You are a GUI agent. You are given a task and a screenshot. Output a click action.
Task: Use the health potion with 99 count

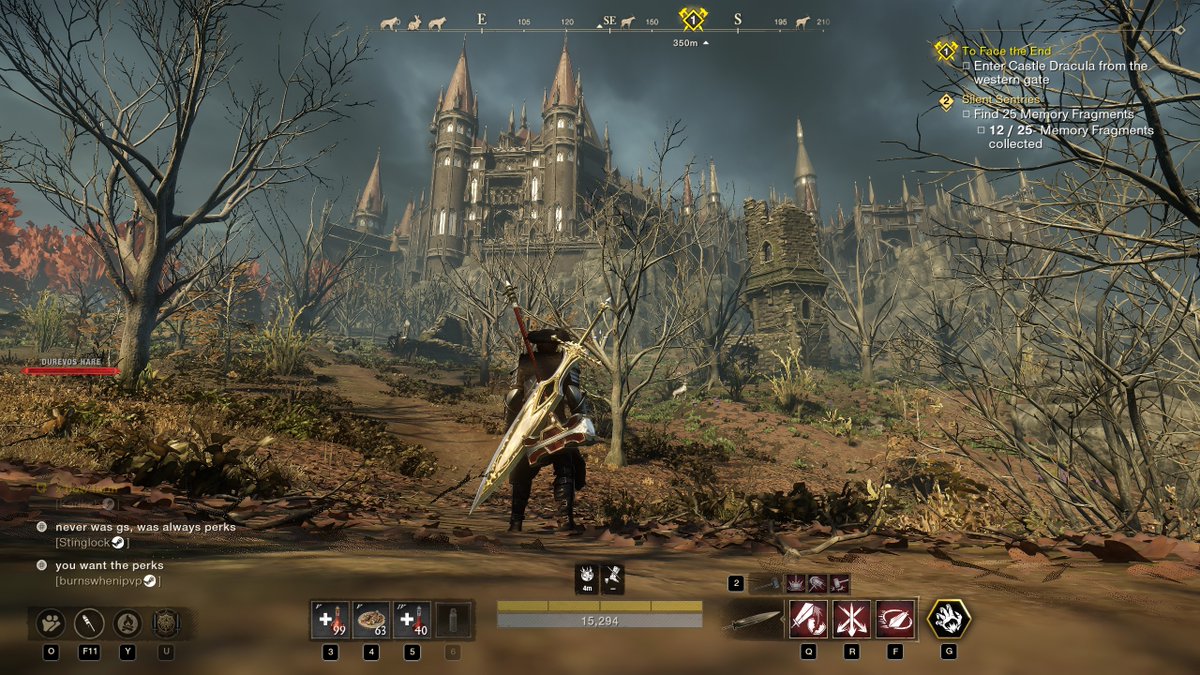click(330, 620)
